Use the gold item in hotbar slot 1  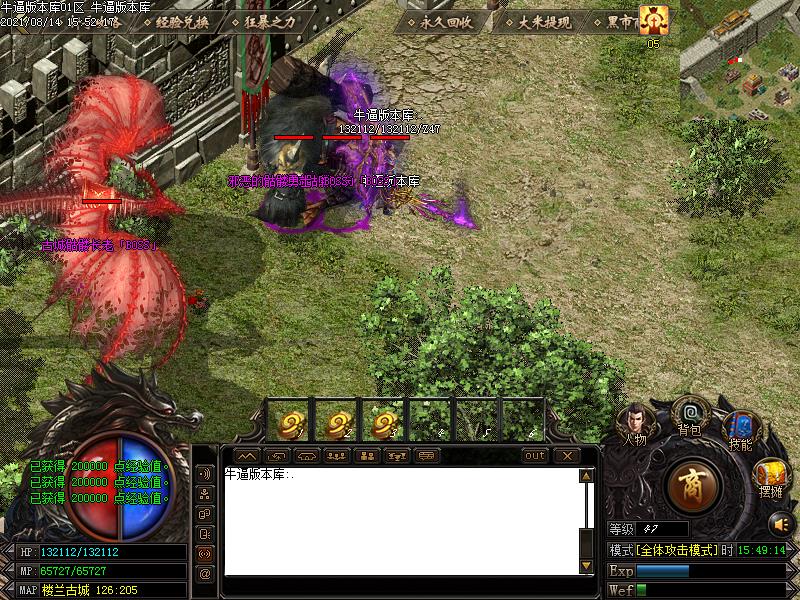pos(291,422)
